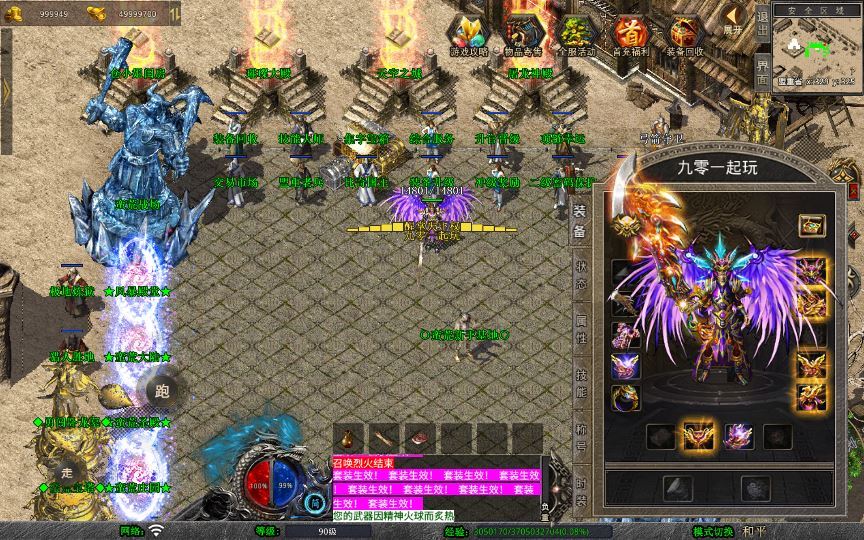Open the 全服活动 server events icon
The image size is (864, 540).
coord(576,33)
